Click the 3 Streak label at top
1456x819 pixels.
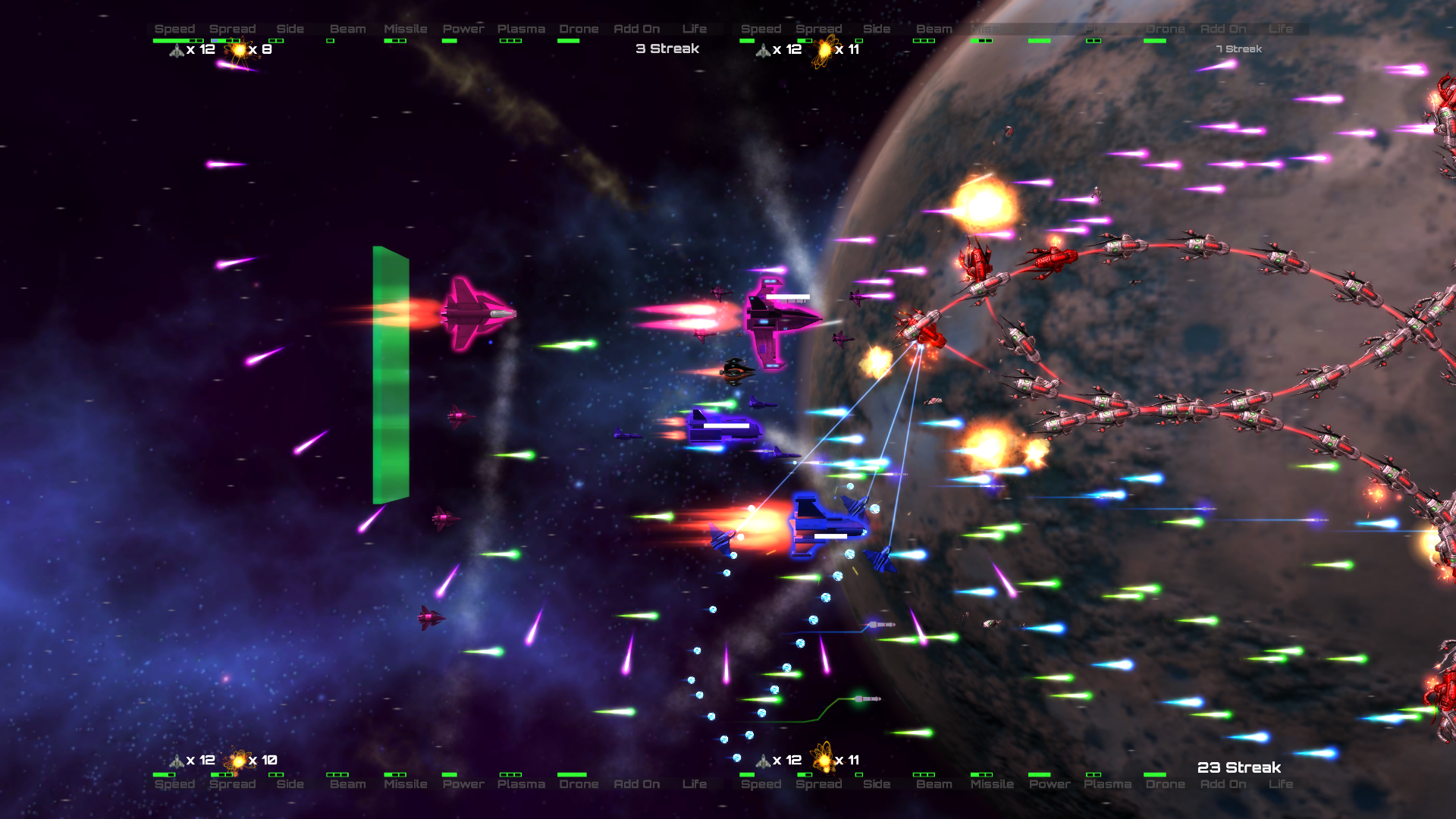668,48
